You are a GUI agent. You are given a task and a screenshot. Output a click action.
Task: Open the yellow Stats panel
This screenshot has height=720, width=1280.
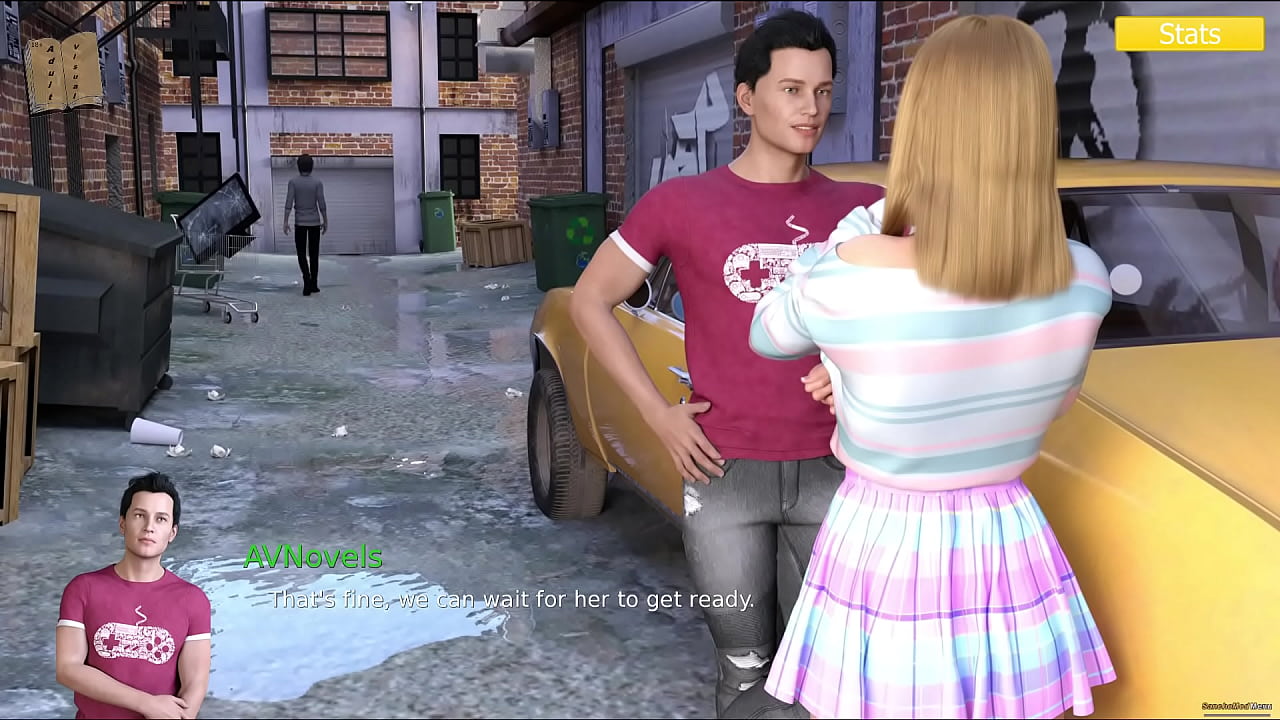coord(1189,34)
